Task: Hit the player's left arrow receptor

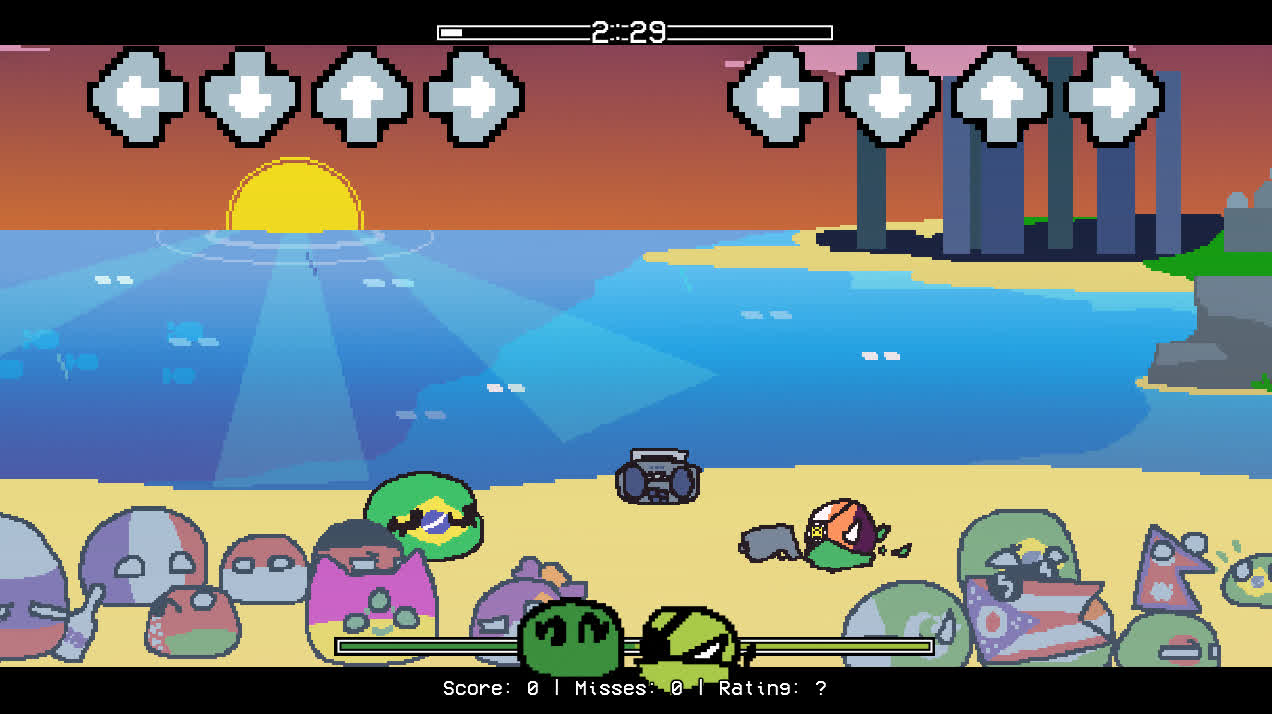Action: 778,97
